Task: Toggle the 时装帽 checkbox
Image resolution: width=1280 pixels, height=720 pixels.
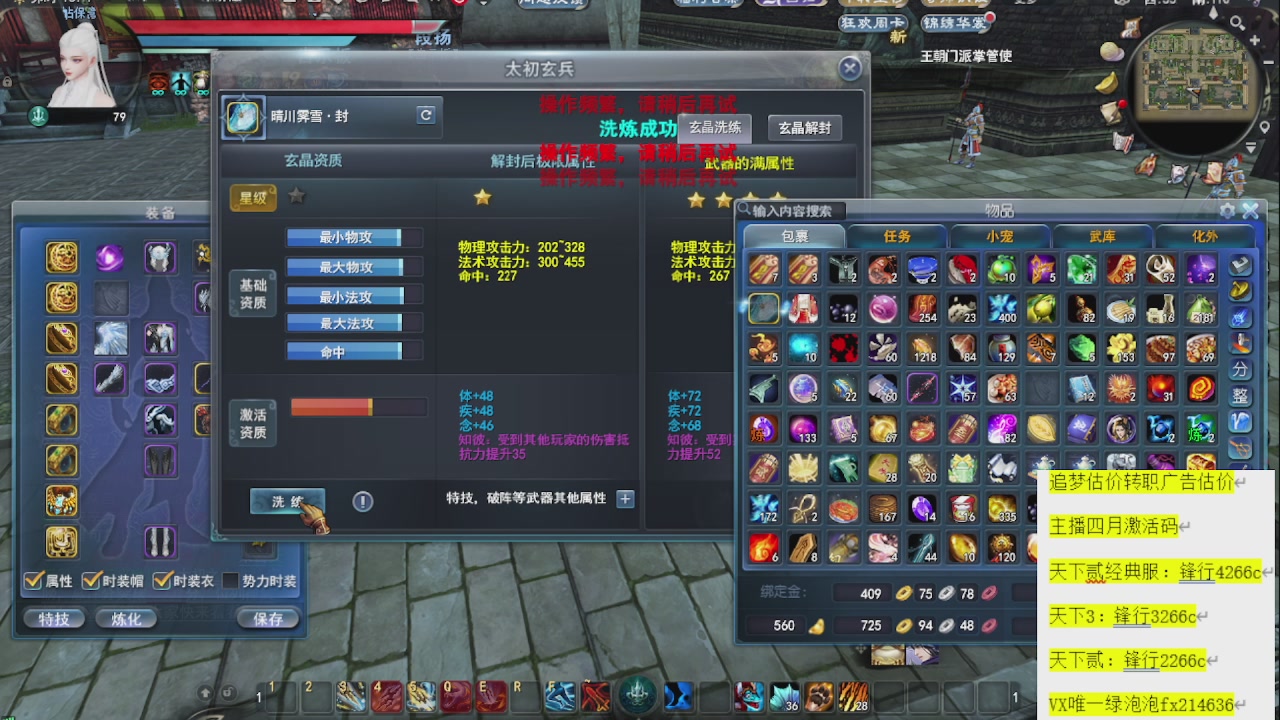Action: click(x=91, y=579)
